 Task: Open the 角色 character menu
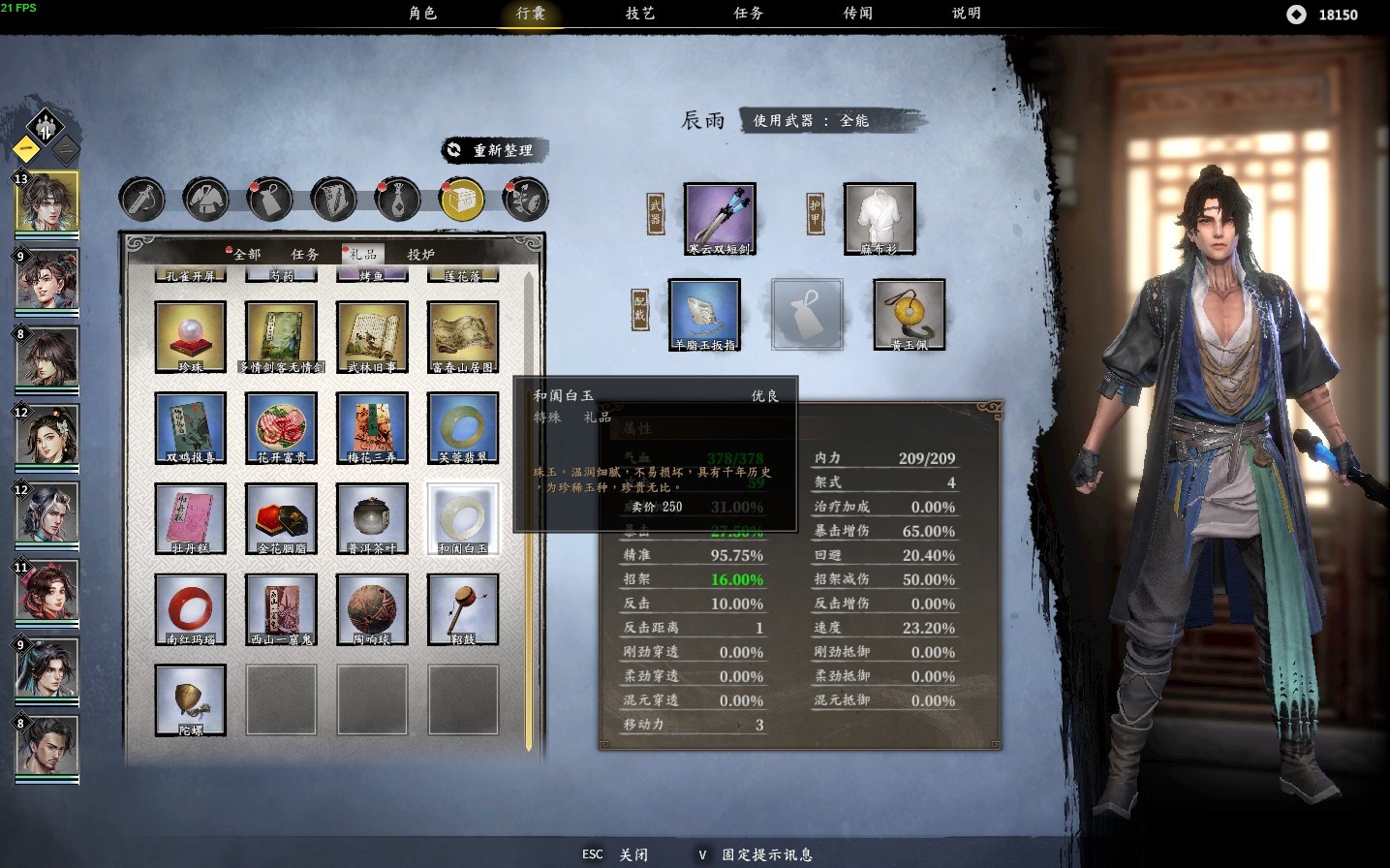pyautogui.click(x=423, y=14)
